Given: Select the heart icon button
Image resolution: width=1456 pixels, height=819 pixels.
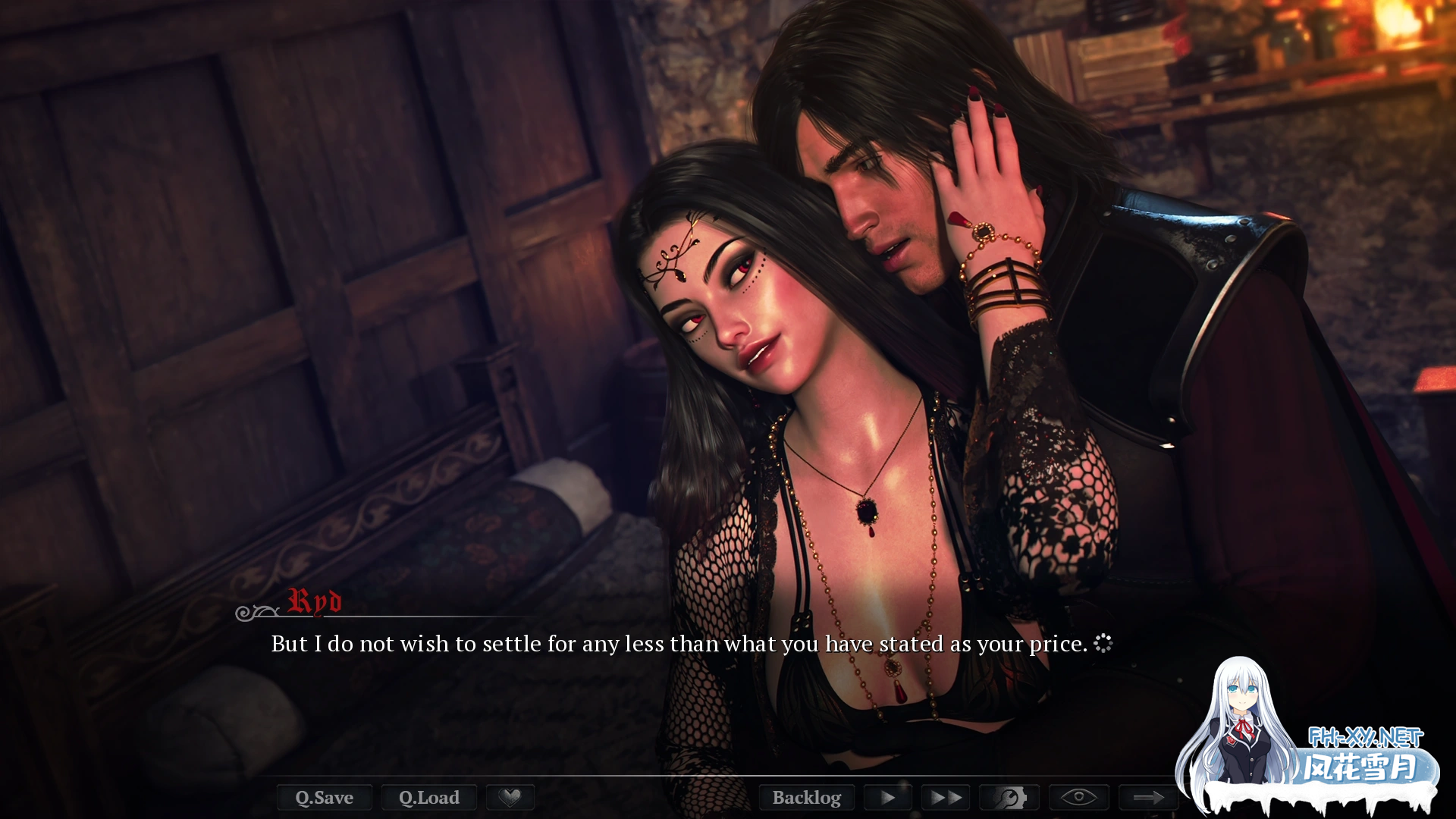Looking at the screenshot, I should click(x=510, y=798).
